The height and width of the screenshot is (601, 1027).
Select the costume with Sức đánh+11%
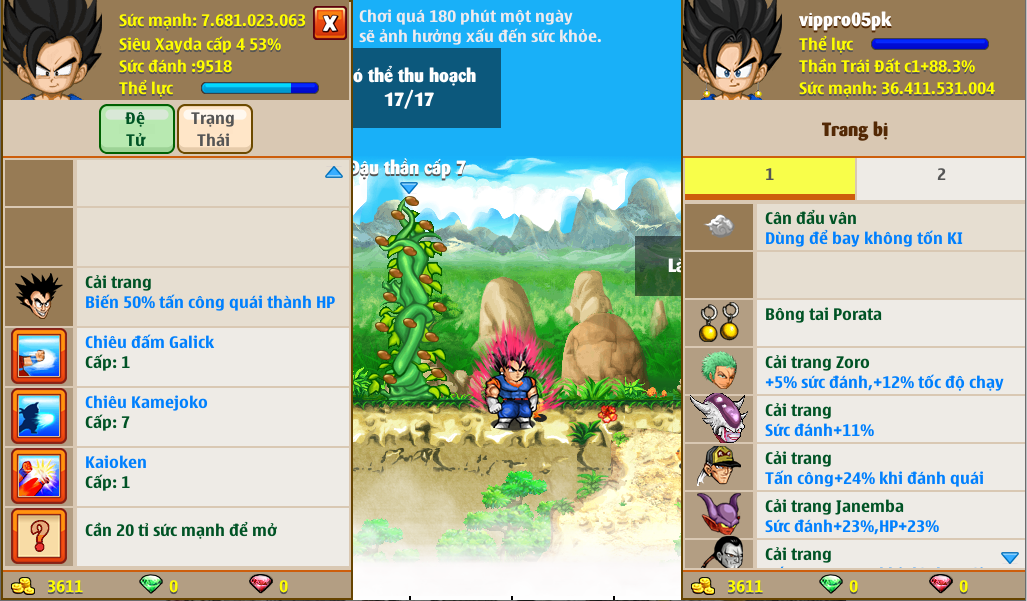point(855,420)
